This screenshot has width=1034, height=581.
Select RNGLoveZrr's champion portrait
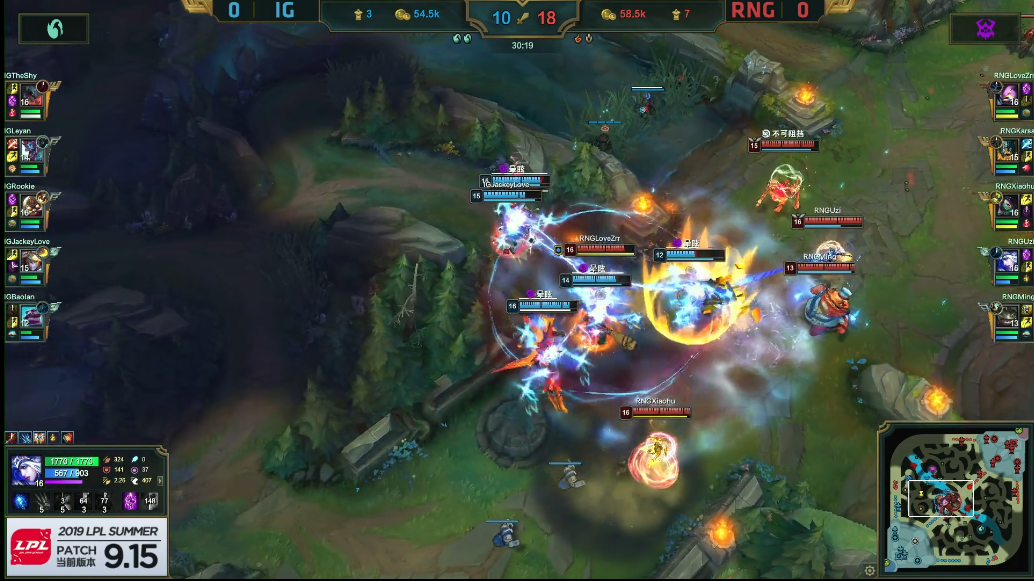coord(1005,98)
